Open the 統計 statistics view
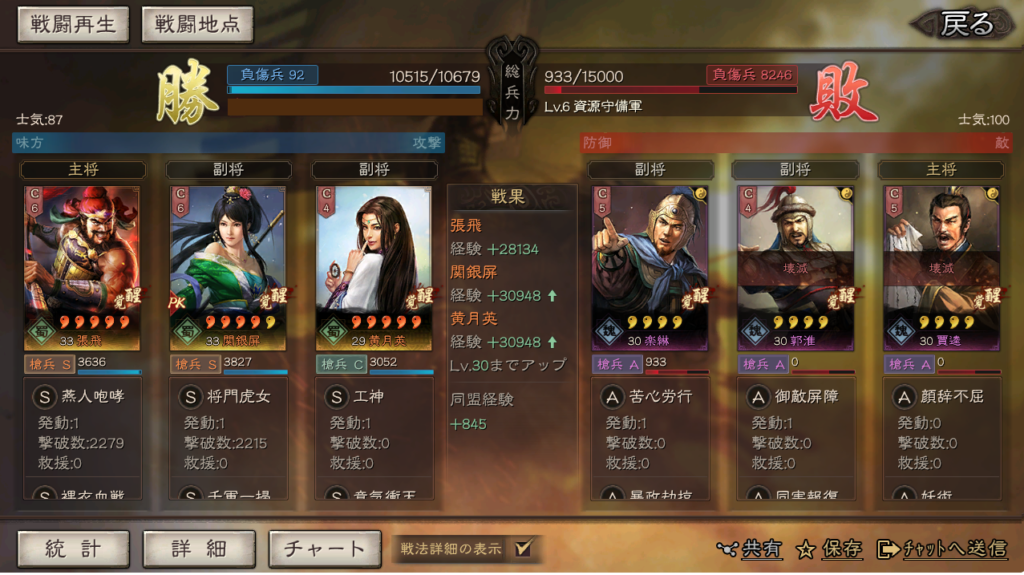 73,548
